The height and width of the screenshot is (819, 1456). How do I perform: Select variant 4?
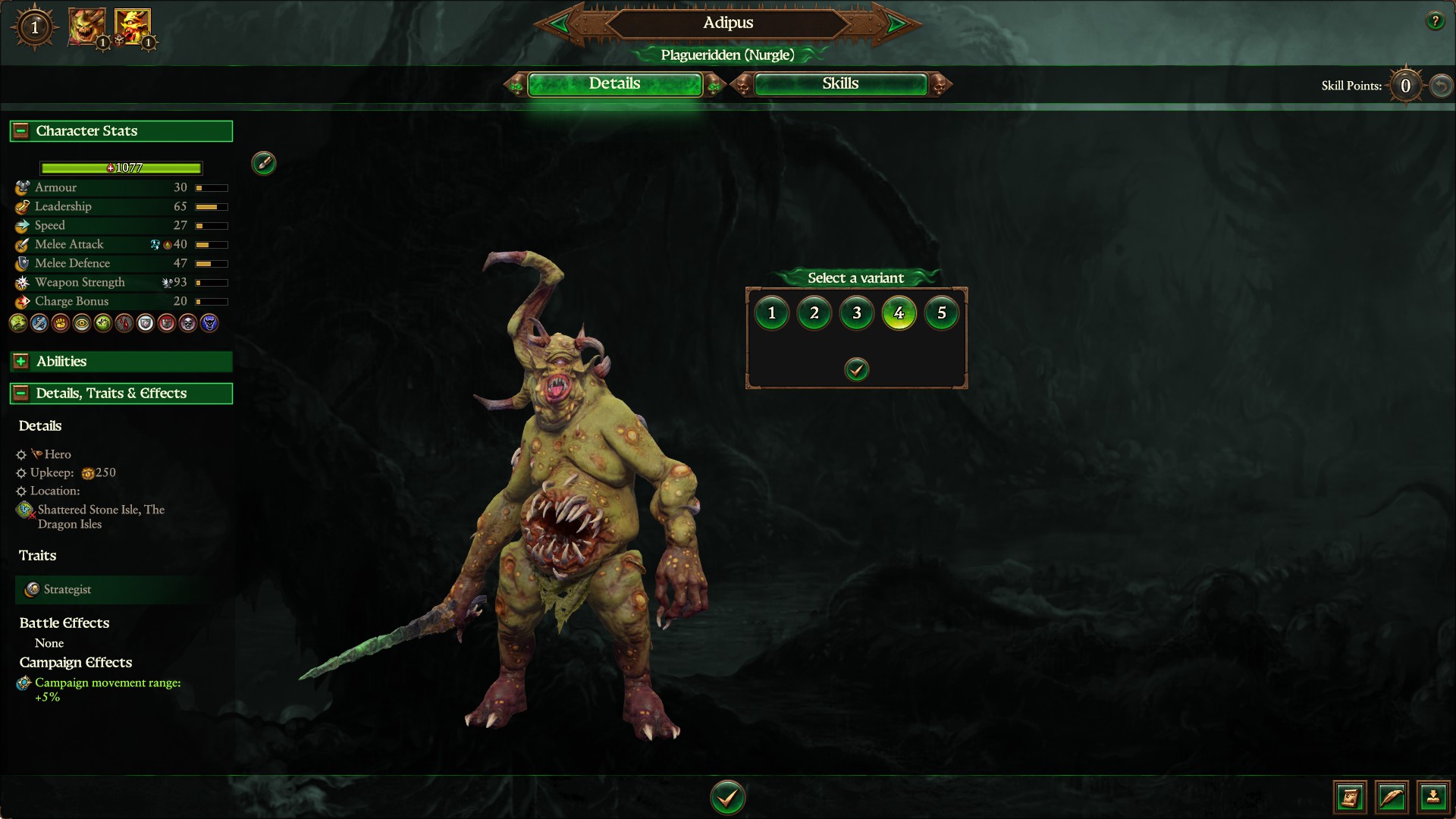tap(899, 313)
